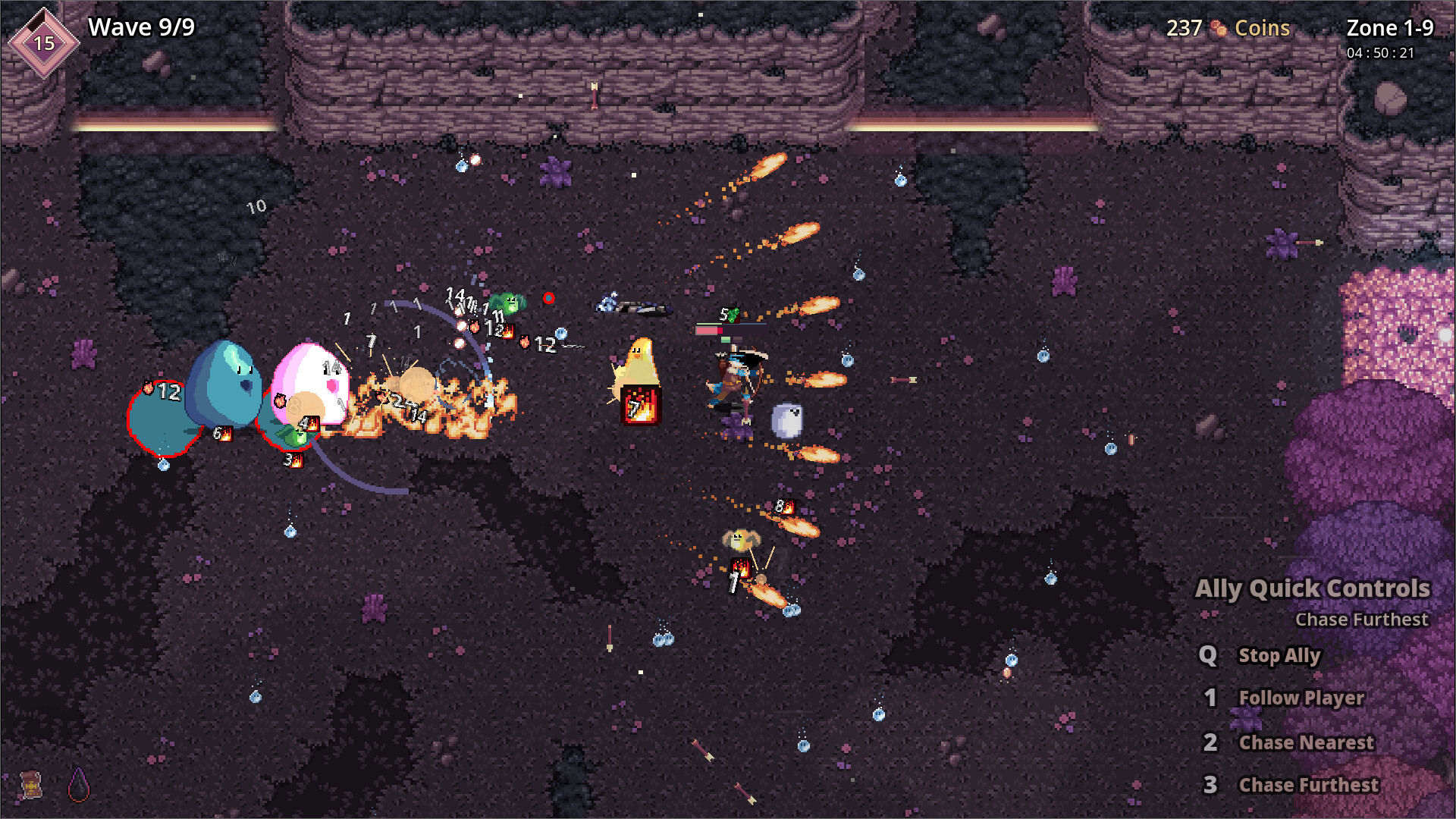The width and height of the screenshot is (1456, 819).
Task: Switch ally to Chase Nearest mode
Action: coord(1306,742)
